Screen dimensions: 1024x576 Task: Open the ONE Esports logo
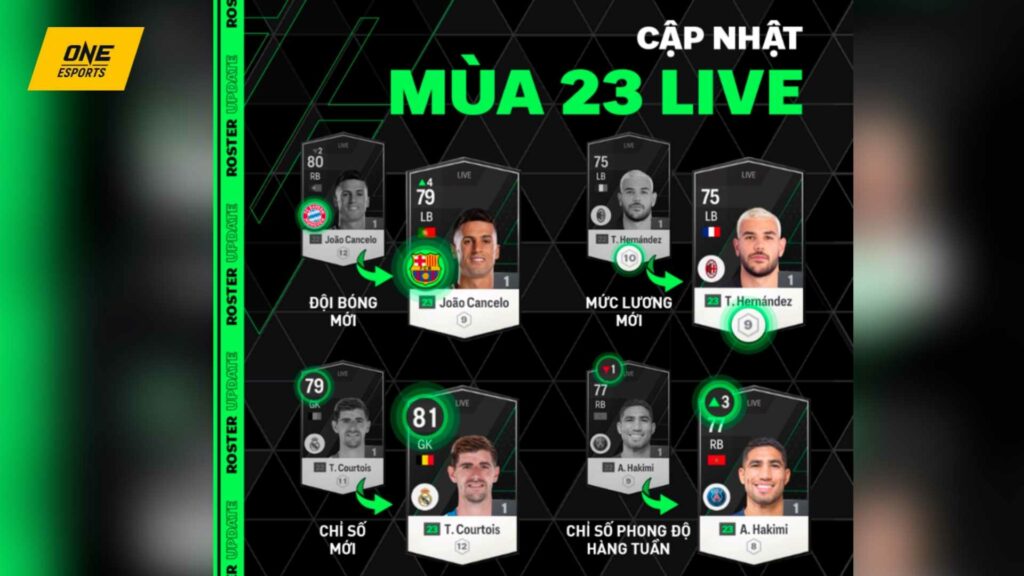point(85,58)
